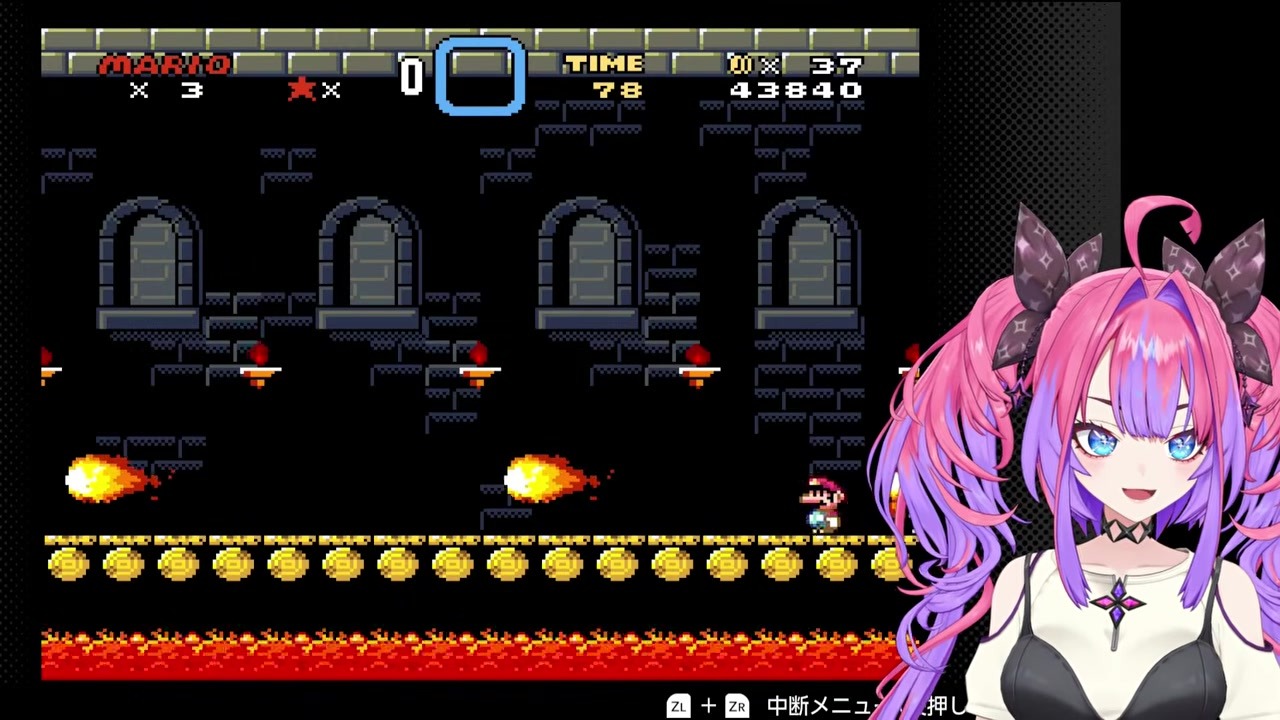The height and width of the screenshot is (720, 1280).
Task: Click the leftmost arched castle door
Action: pyautogui.click(x=148, y=260)
